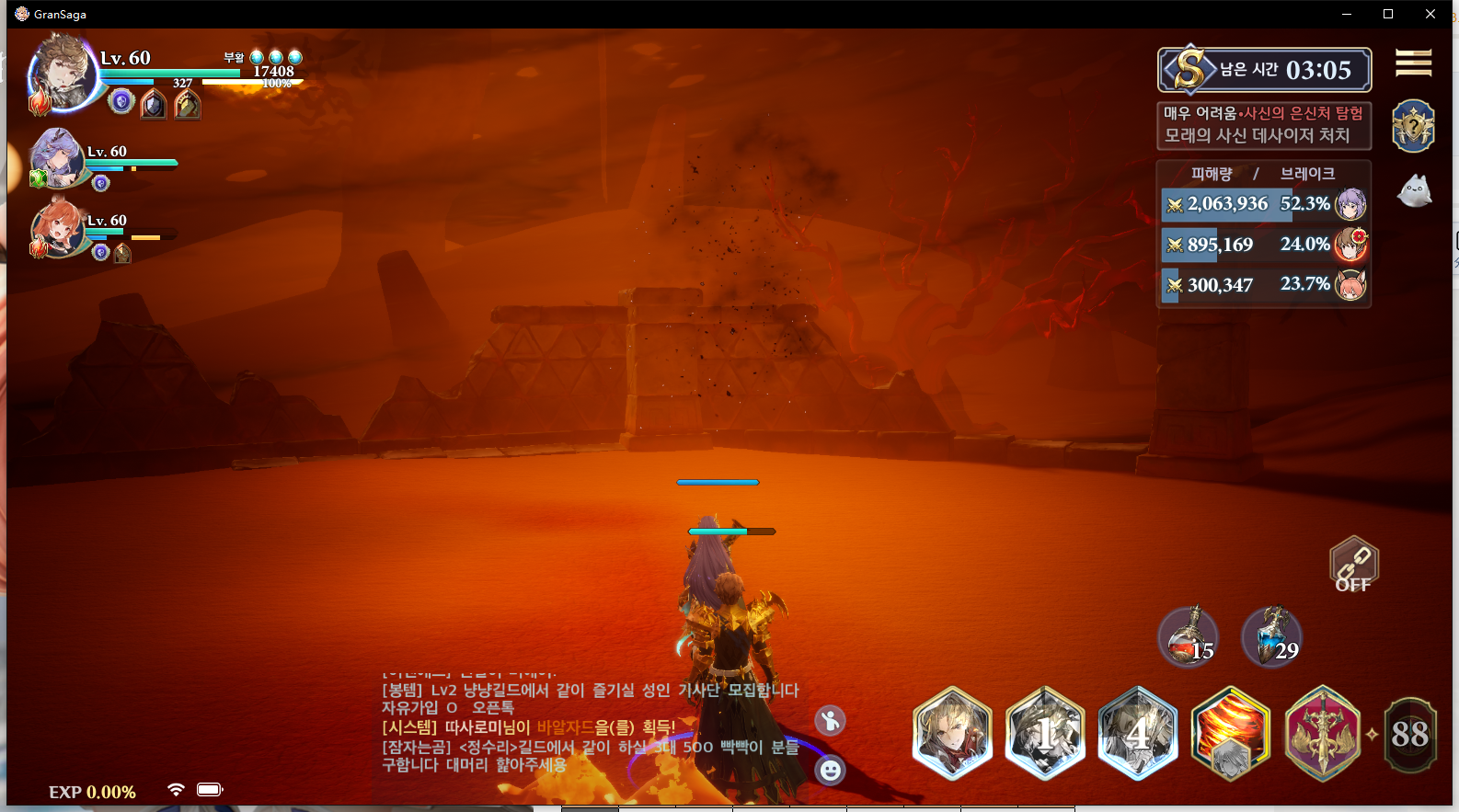Tap the white ghost mascot icon

(1414, 191)
